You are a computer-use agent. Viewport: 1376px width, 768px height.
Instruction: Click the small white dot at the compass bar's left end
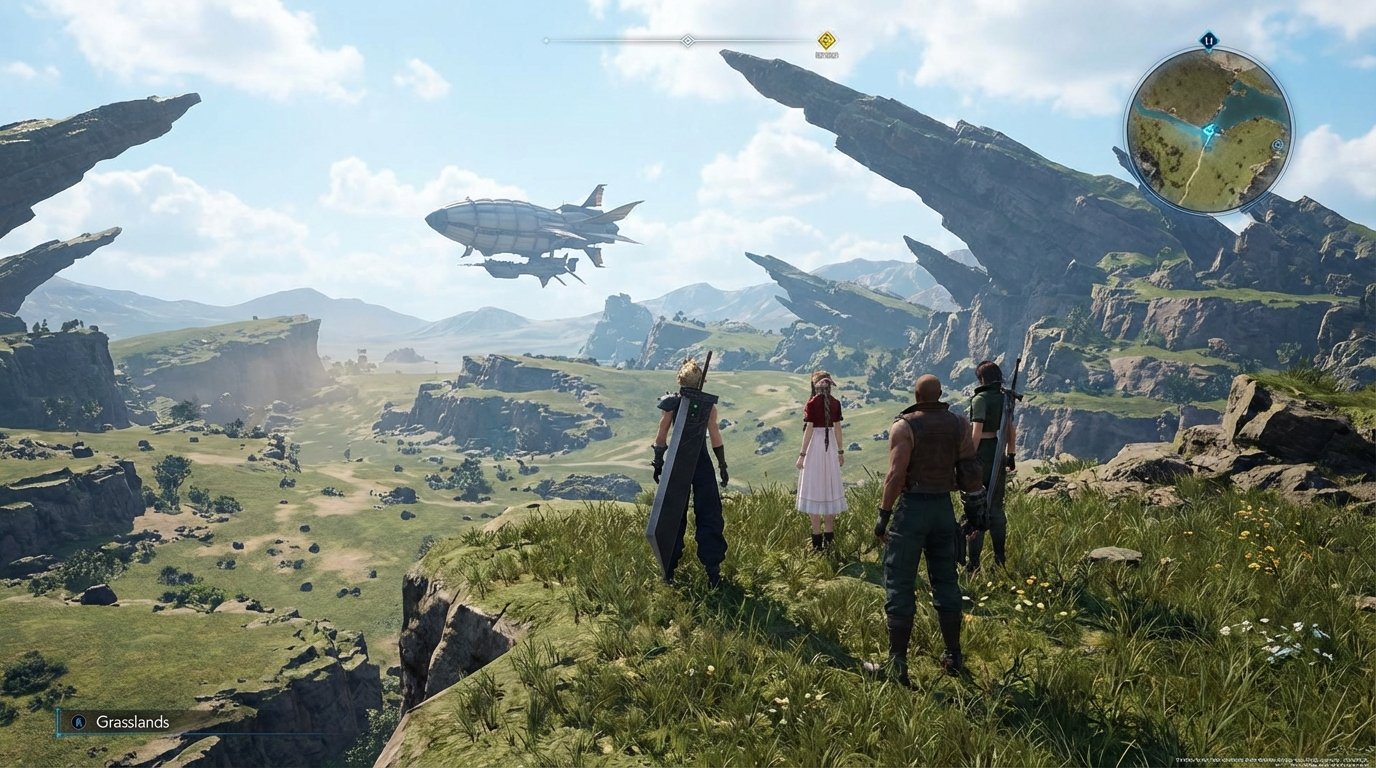[546, 40]
